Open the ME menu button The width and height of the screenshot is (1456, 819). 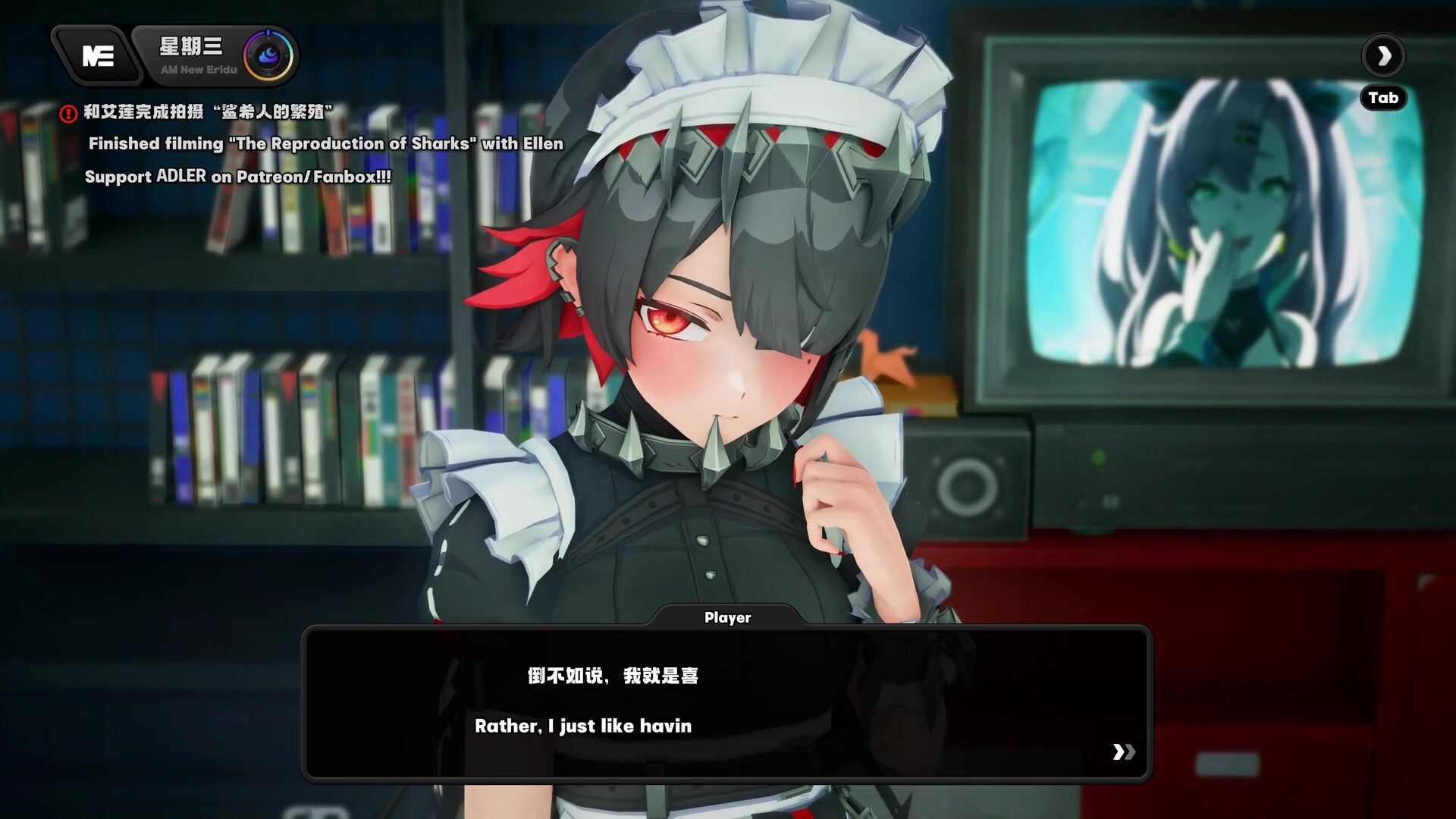pyautogui.click(x=97, y=55)
